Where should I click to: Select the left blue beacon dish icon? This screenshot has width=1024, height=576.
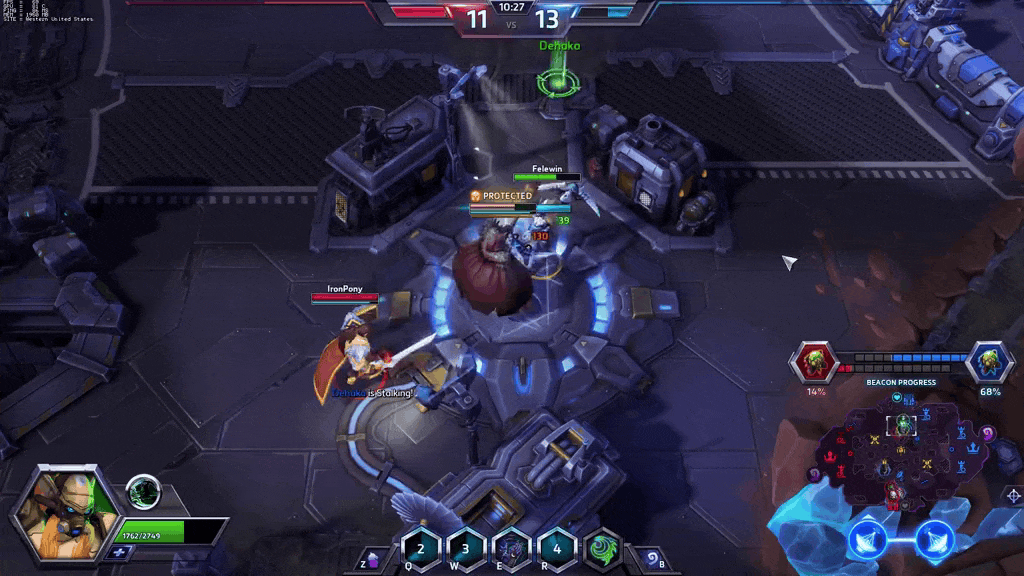coord(868,540)
